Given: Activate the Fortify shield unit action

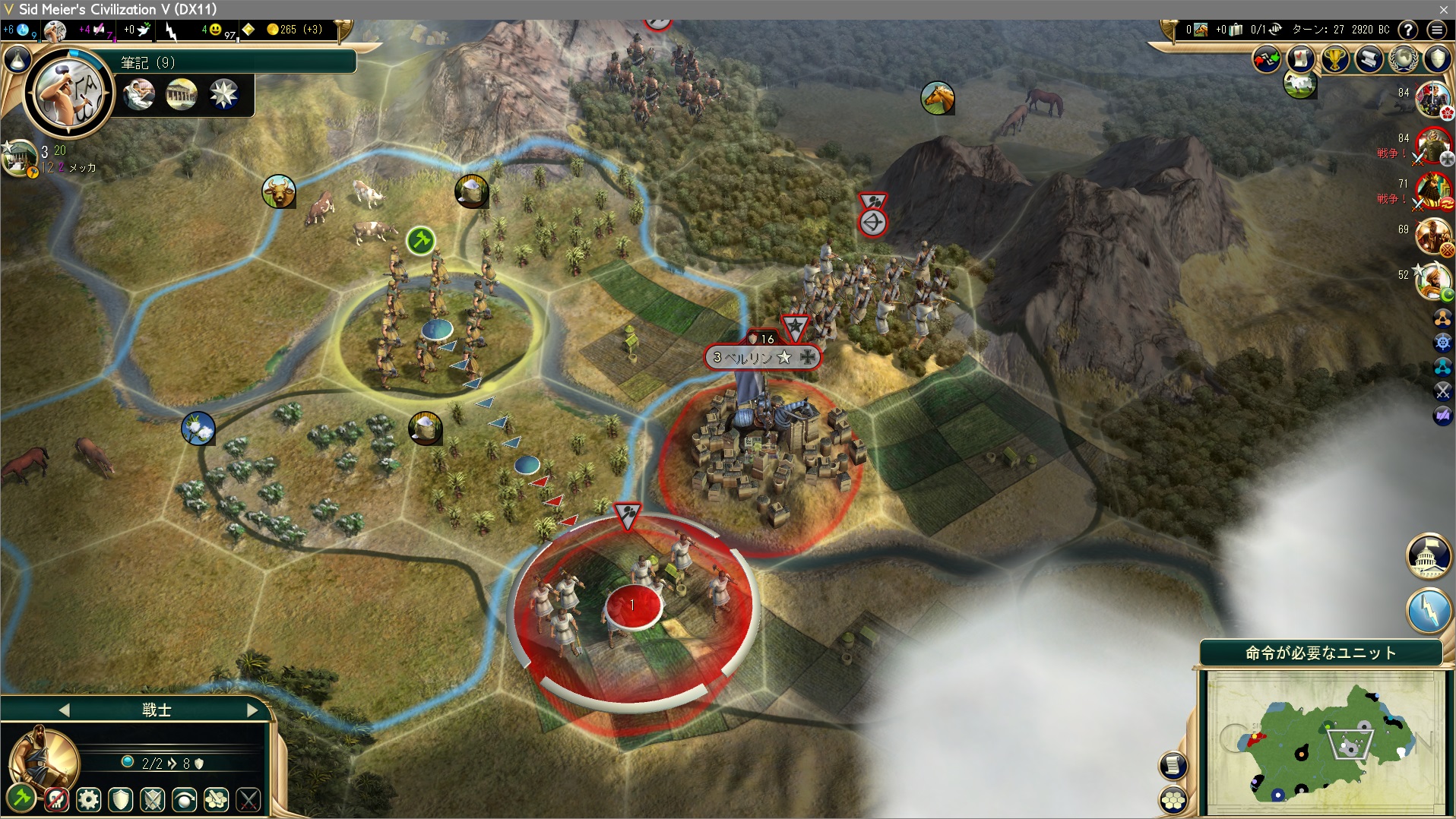Looking at the screenshot, I should [x=121, y=799].
